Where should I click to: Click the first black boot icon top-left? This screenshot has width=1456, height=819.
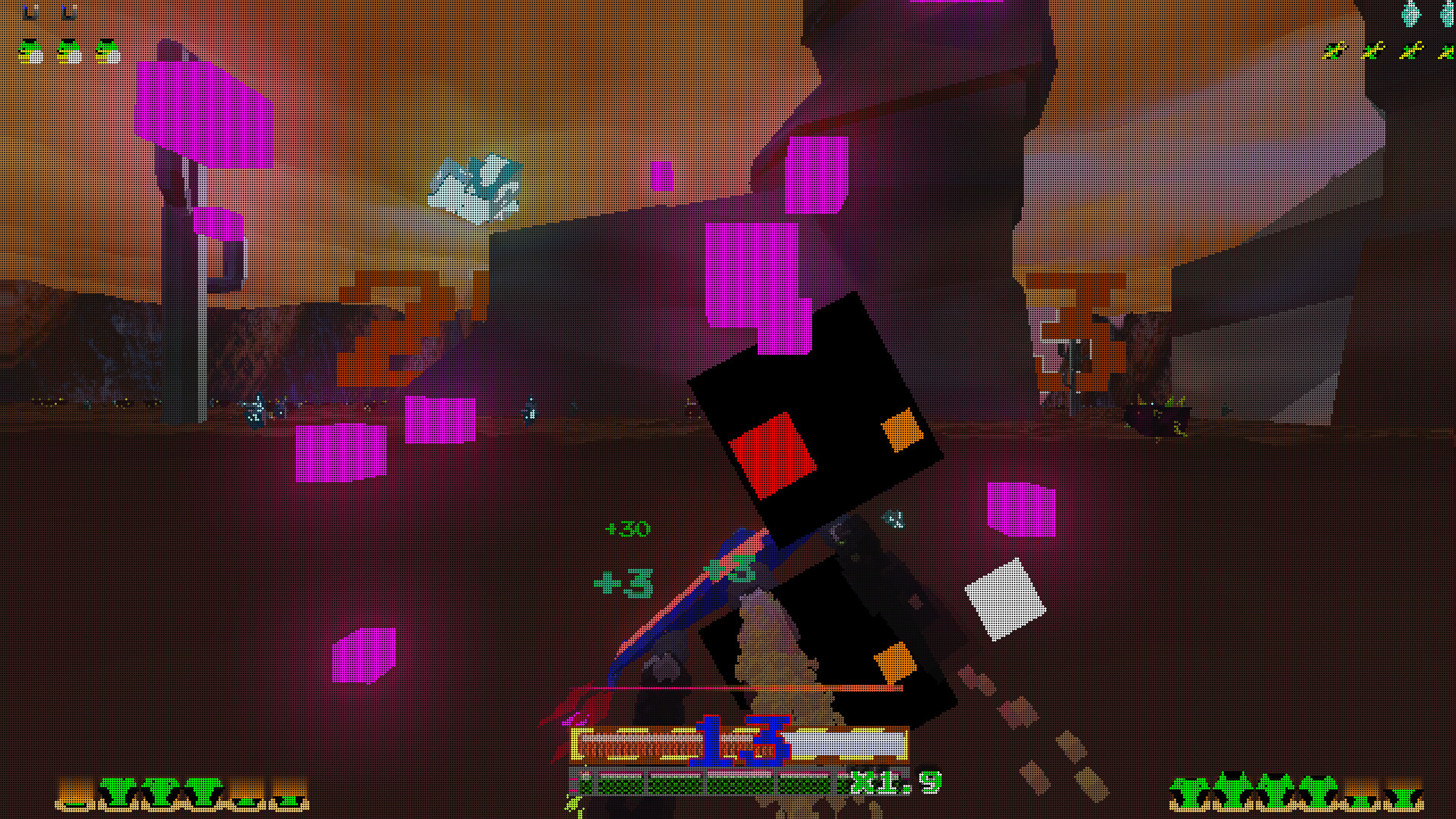[29, 12]
